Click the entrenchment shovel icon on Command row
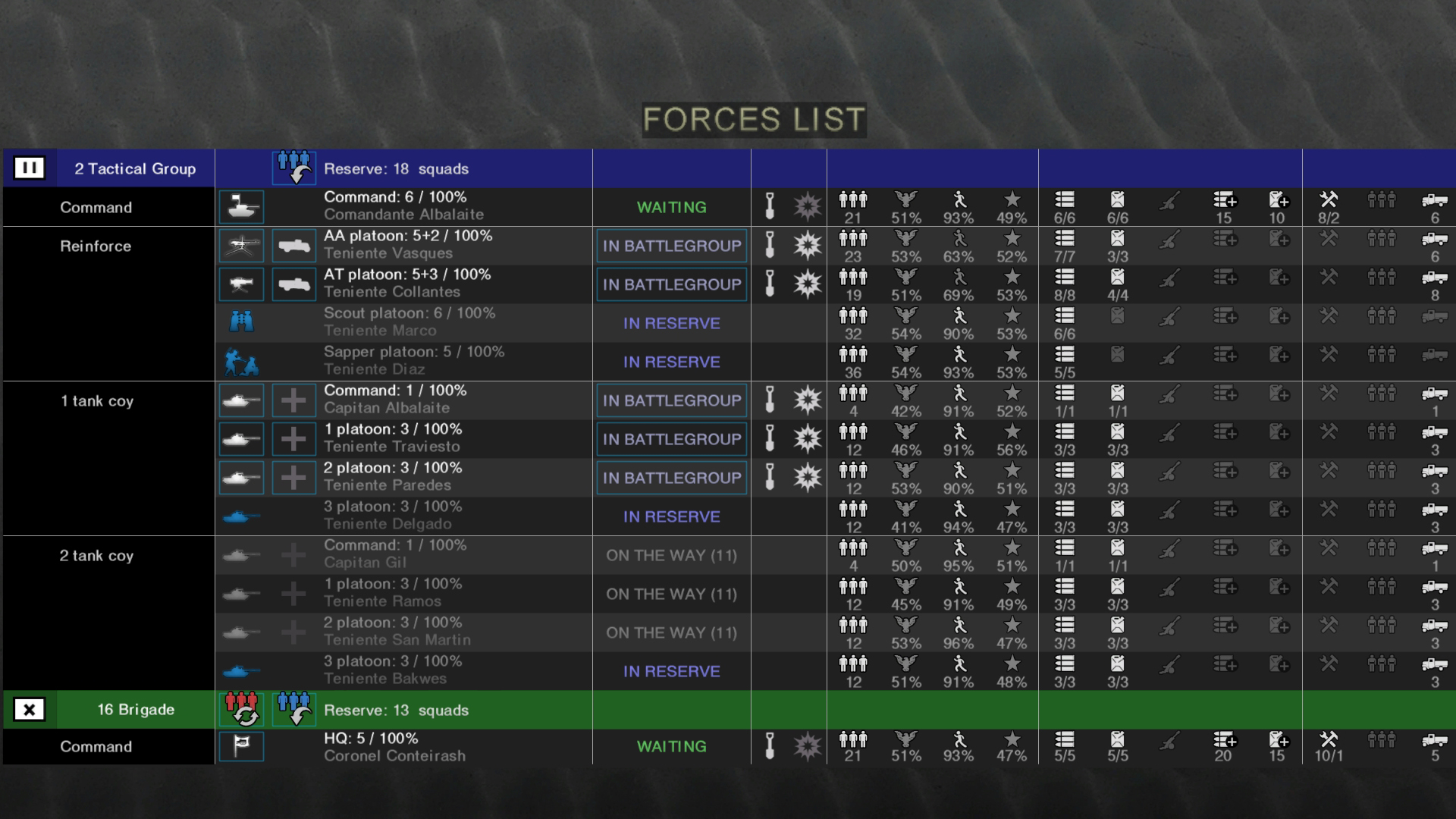The height and width of the screenshot is (819, 1456). tap(770, 206)
